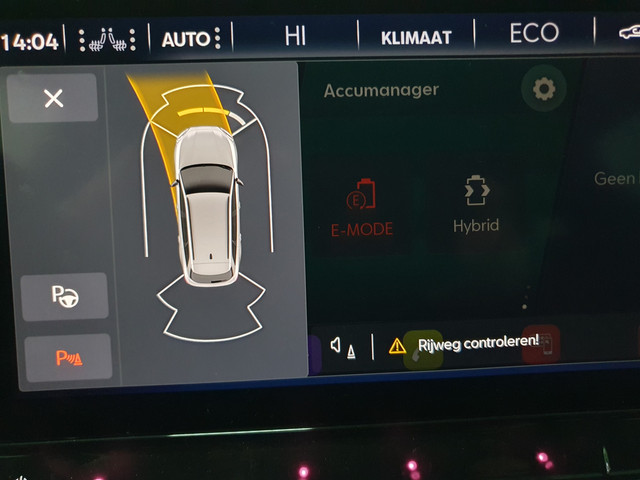Select the ECO option in top bar
The height and width of the screenshot is (480, 640).
tap(533, 34)
